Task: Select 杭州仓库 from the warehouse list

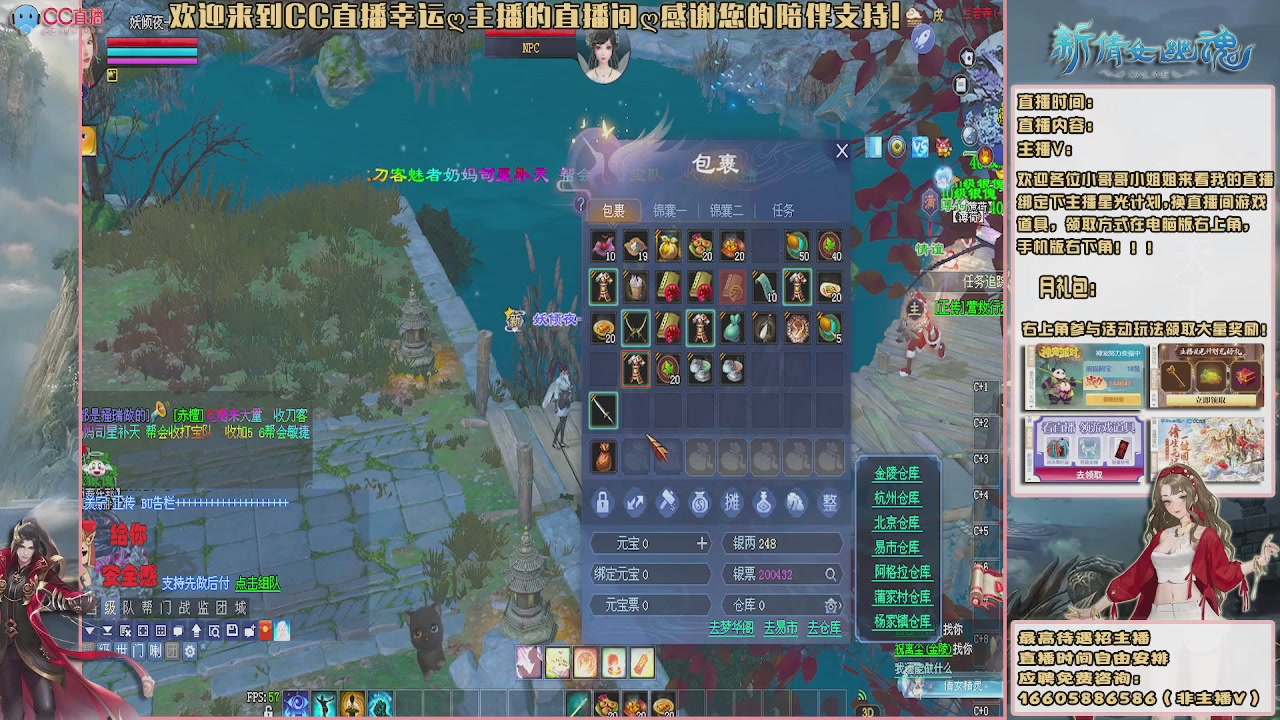Action: tap(897, 498)
